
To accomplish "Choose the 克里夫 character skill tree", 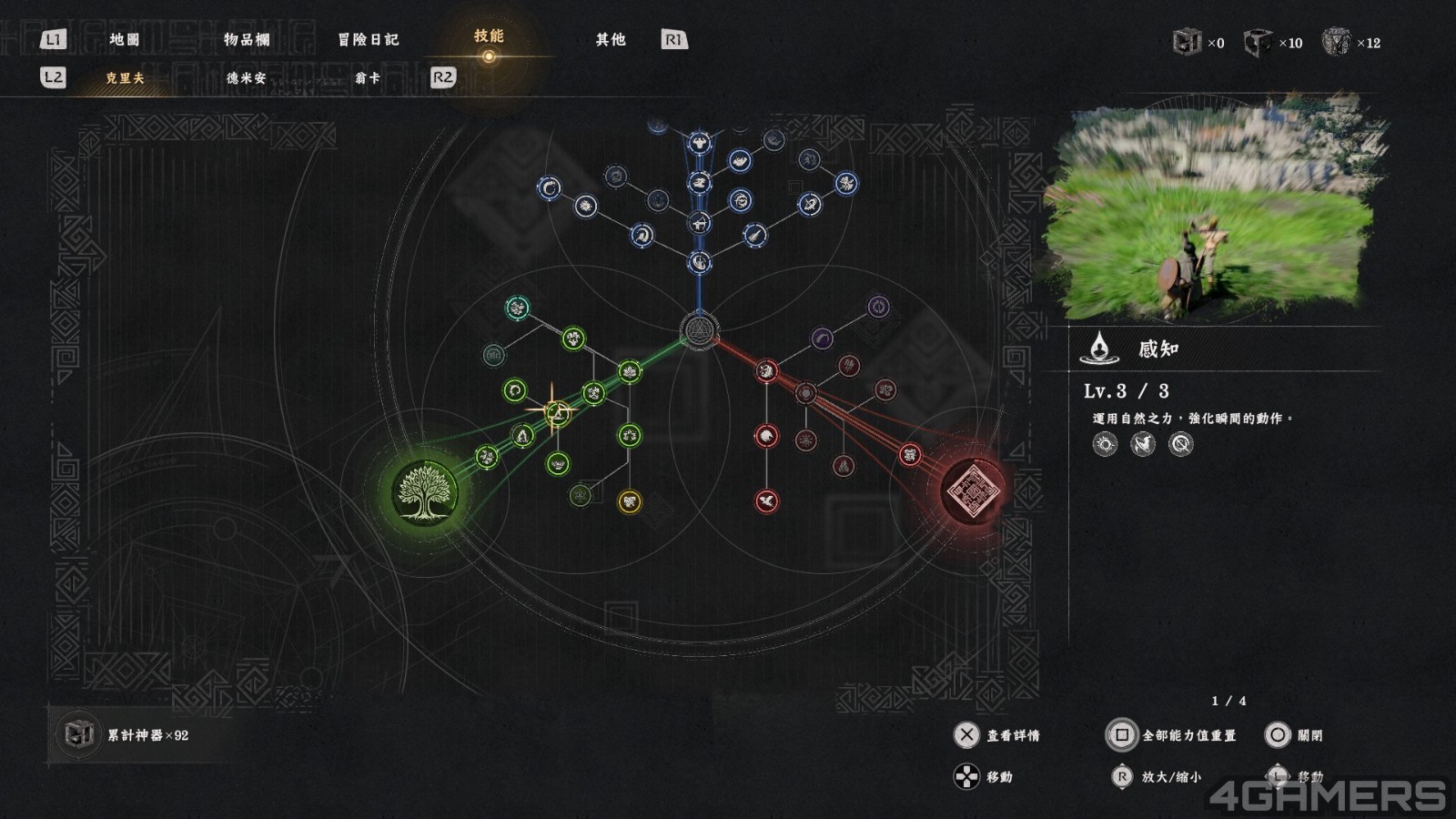I will 125,78.
